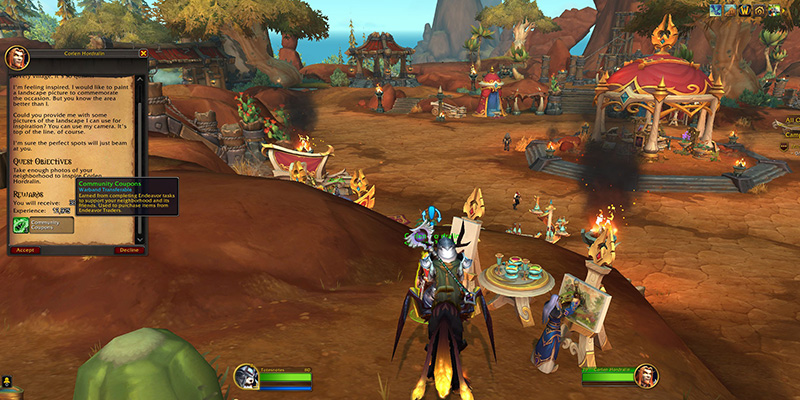Click the player portrait frame
Screen dimensions: 800x400
(248, 377)
